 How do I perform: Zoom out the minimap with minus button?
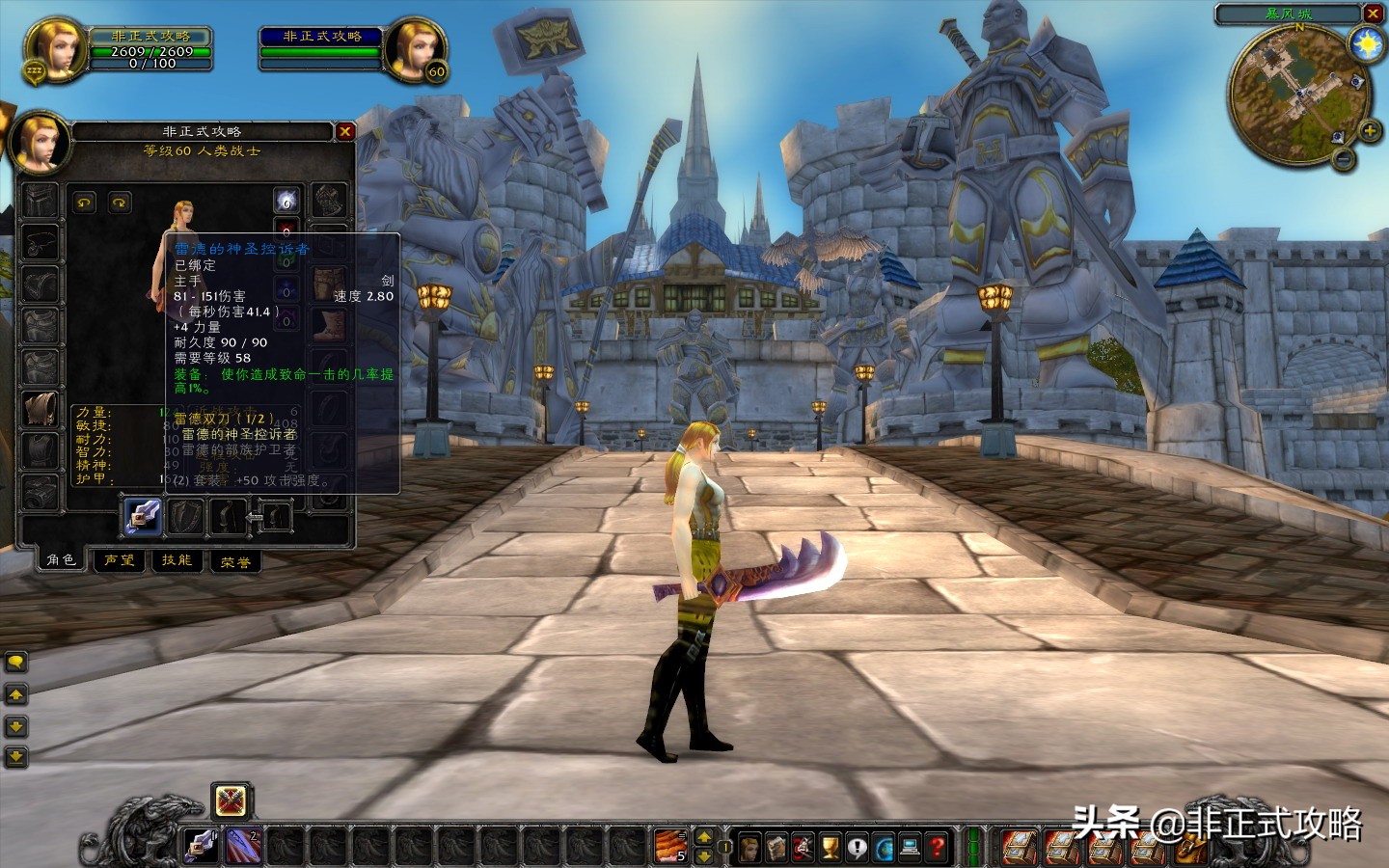click(x=1343, y=160)
